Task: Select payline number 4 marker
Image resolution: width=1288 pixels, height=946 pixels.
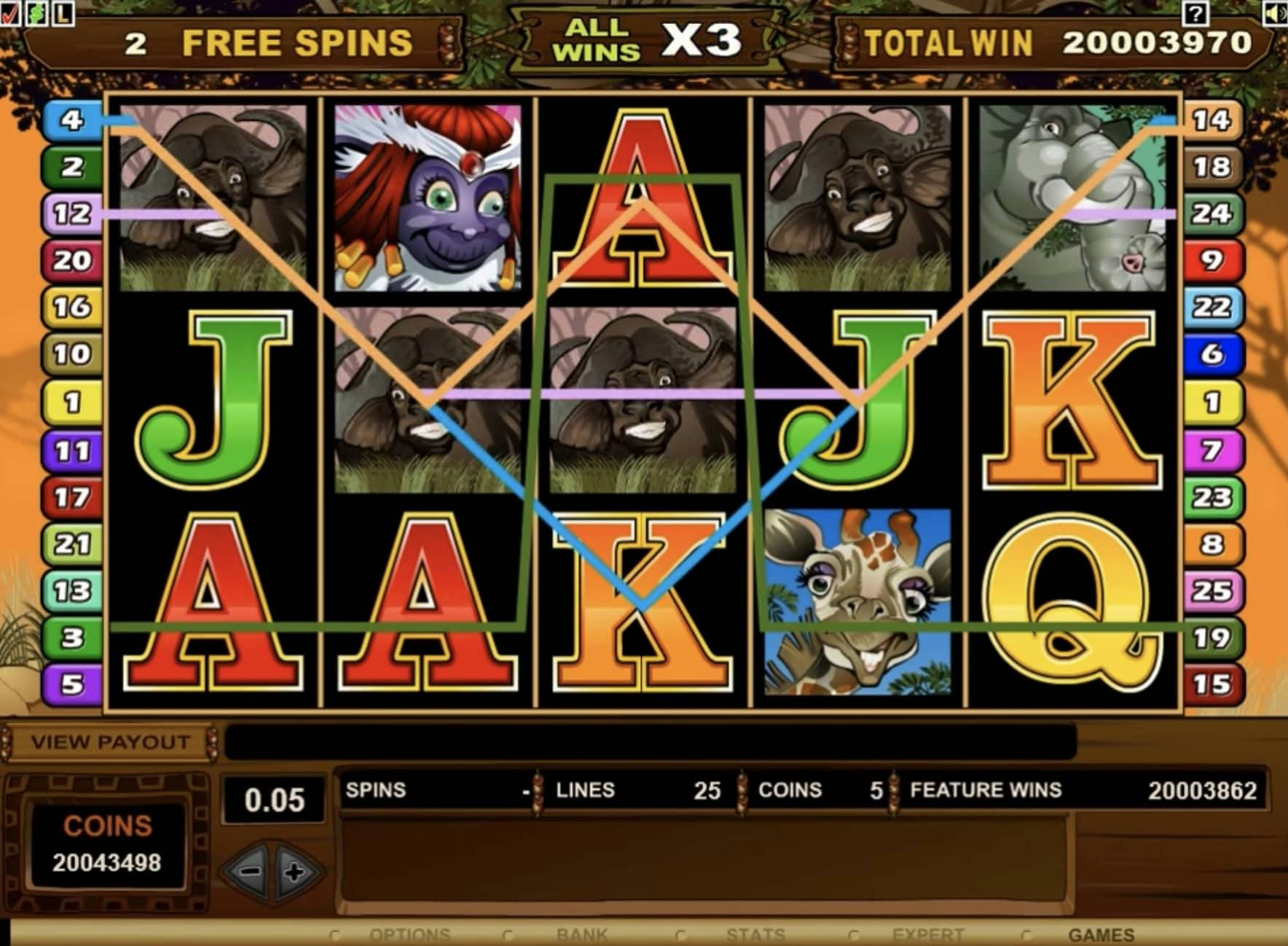Action: pyautogui.click(x=71, y=120)
